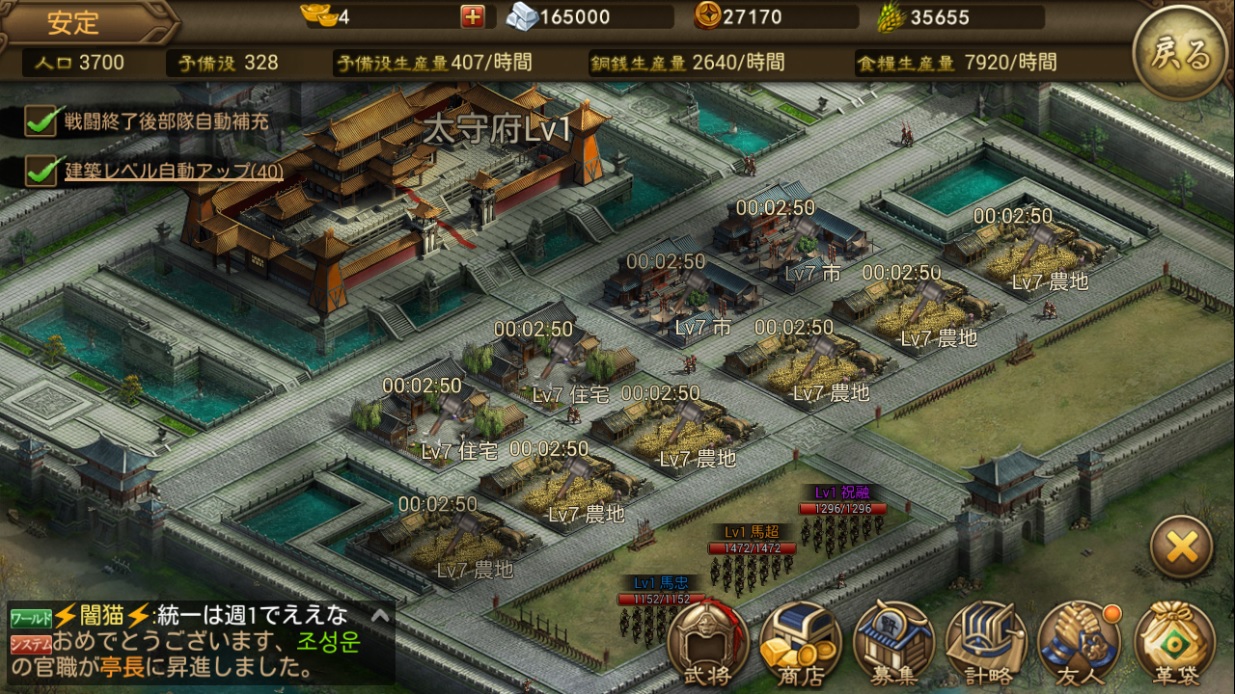
Task: Open the 商店 shop
Action: pyautogui.click(x=801, y=643)
